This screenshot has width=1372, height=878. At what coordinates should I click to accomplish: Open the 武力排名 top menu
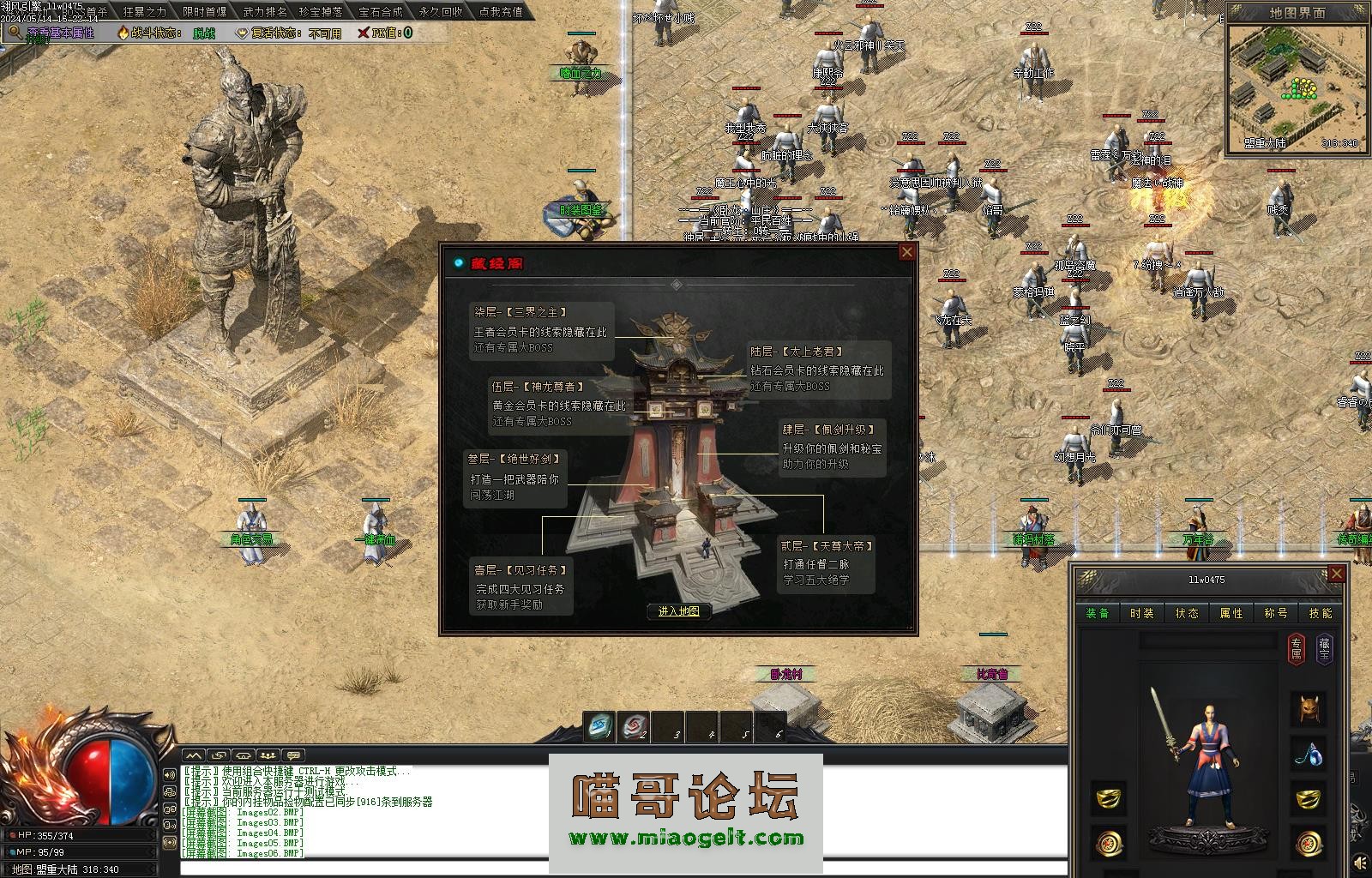coord(265,12)
